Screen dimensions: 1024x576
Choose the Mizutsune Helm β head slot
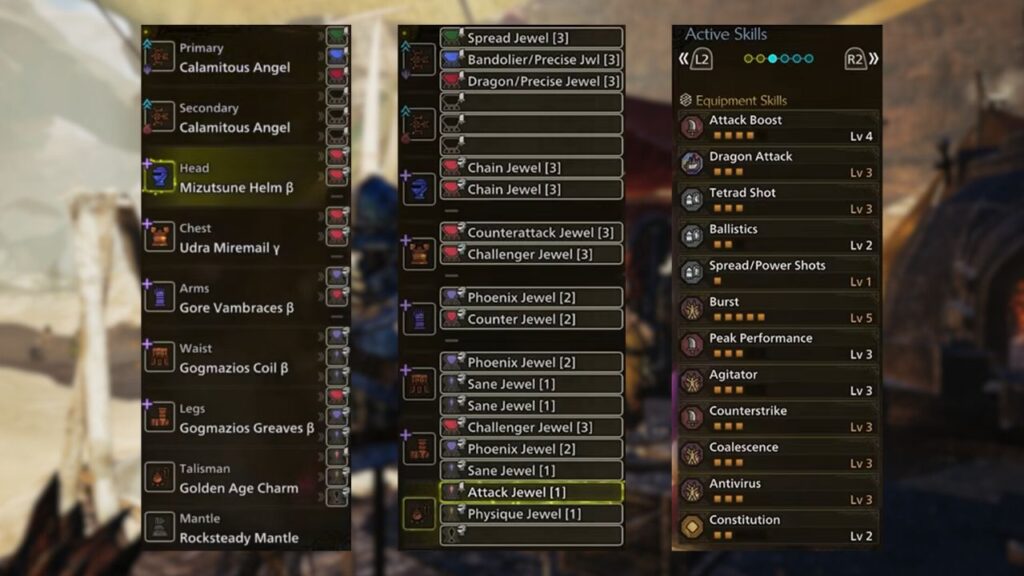234,178
